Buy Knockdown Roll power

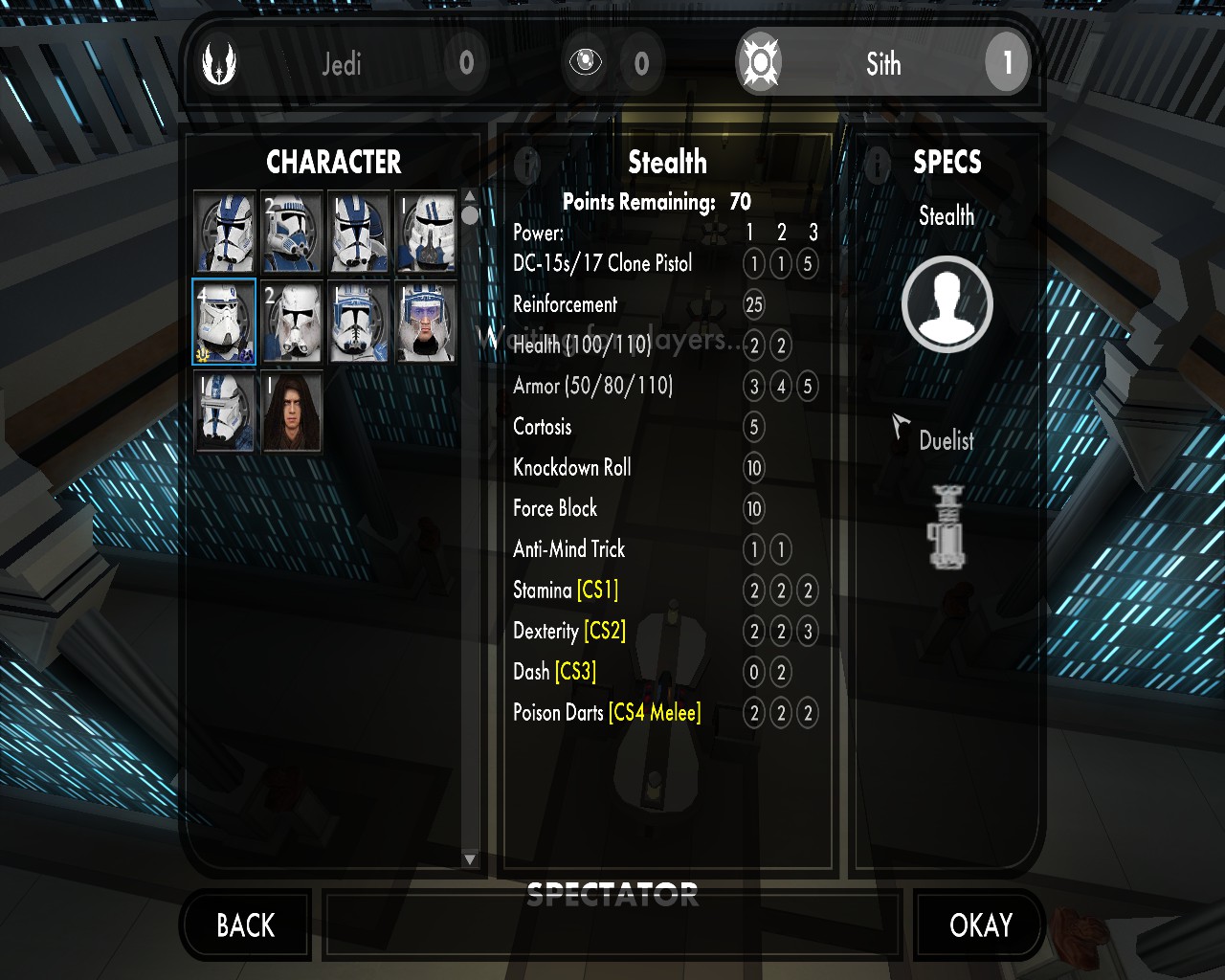pyautogui.click(x=754, y=468)
